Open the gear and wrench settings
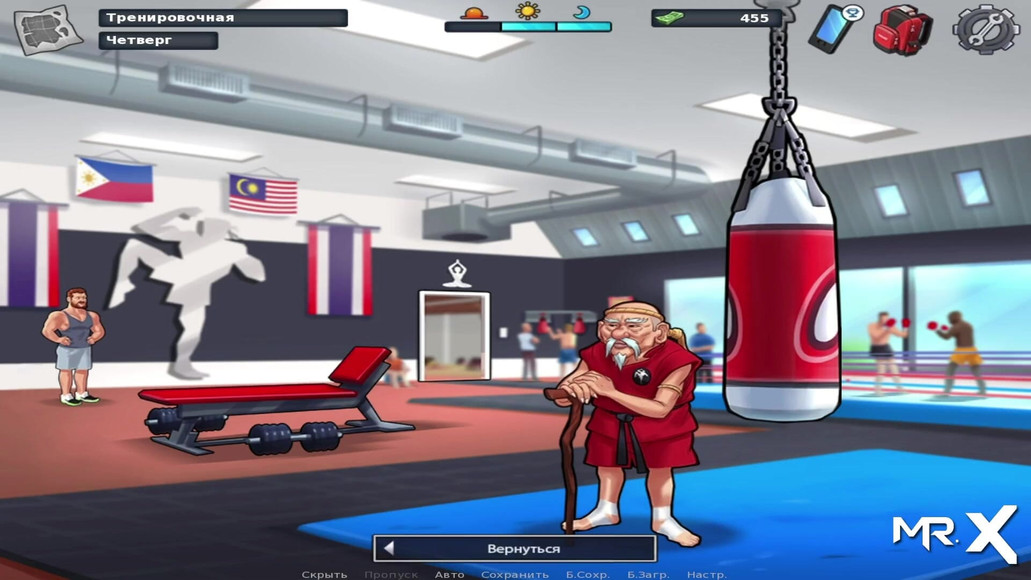The width and height of the screenshot is (1031, 580). [x=986, y=29]
